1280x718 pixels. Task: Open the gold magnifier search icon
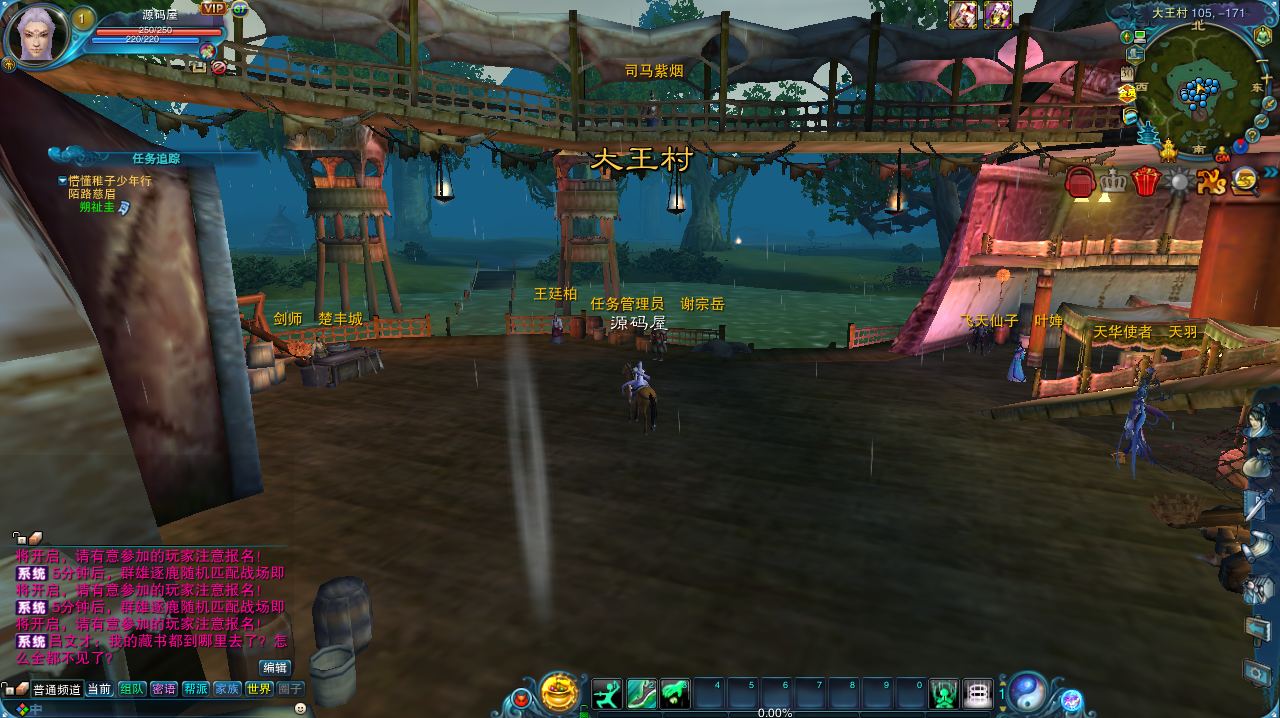click(x=1245, y=180)
